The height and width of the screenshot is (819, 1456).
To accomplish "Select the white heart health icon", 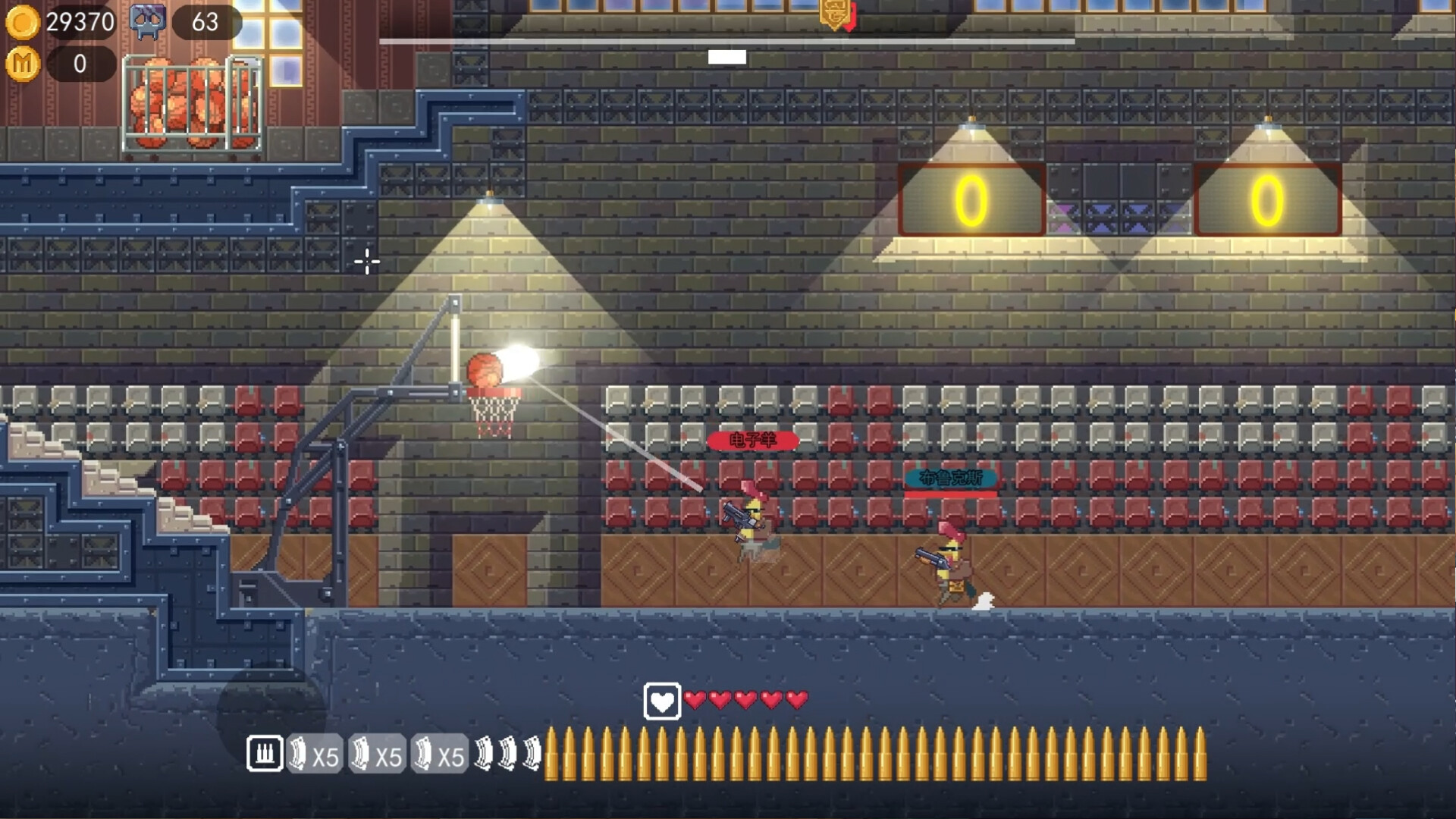I will (661, 701).
